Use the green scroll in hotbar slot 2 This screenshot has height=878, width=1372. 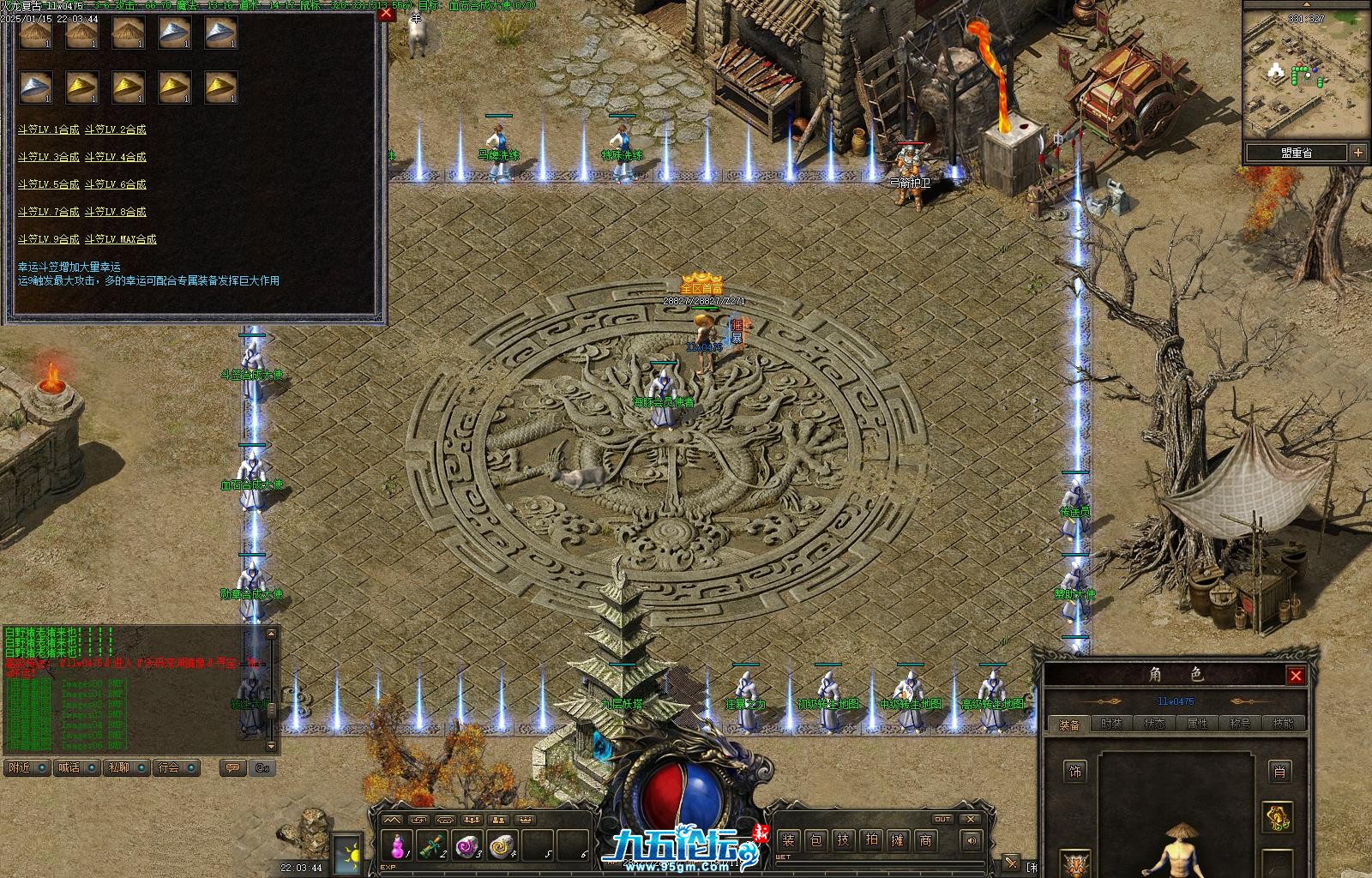tap(431, 847)
